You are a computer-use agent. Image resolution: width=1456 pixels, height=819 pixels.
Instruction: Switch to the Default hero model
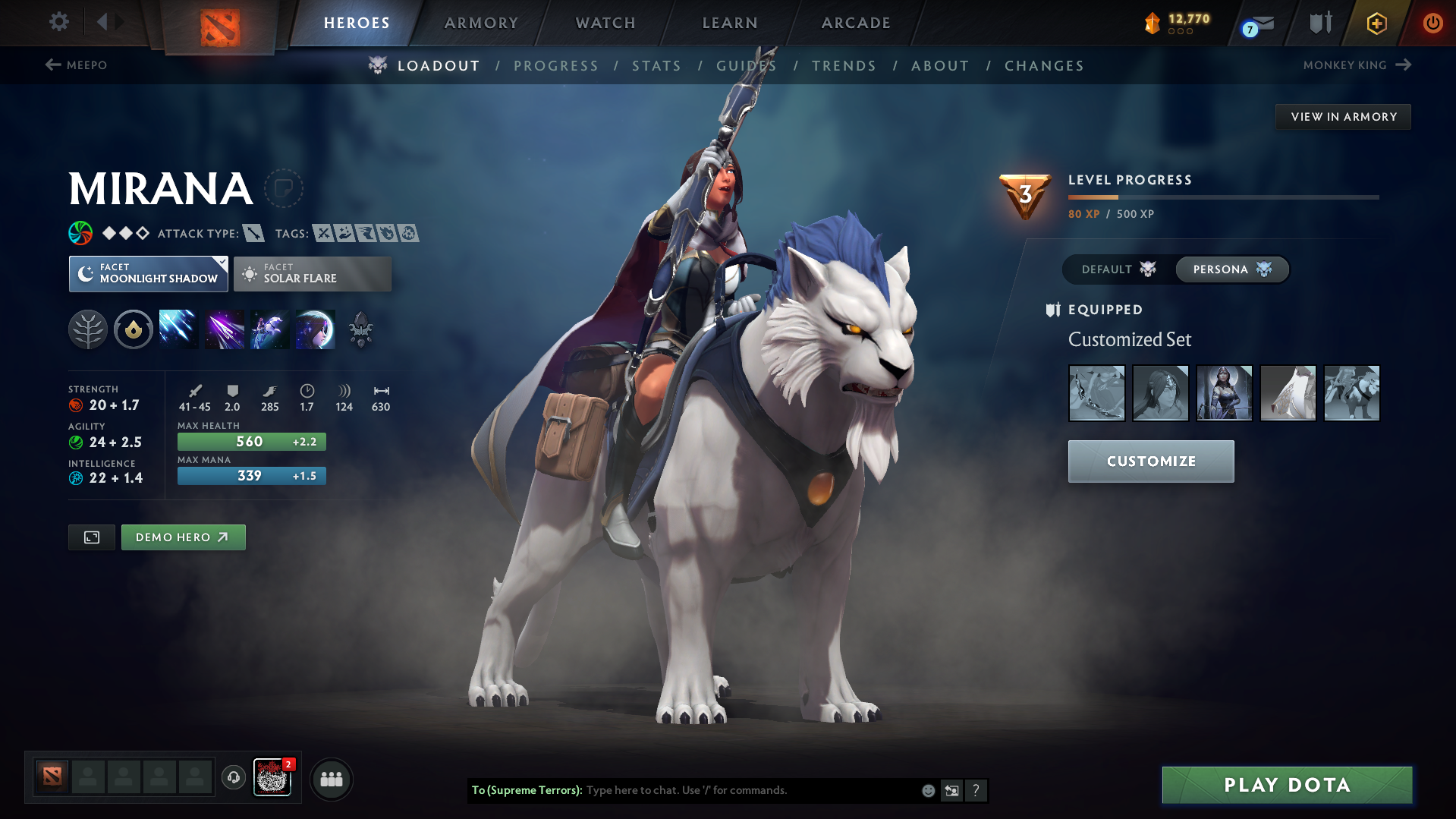(1118, 269)
